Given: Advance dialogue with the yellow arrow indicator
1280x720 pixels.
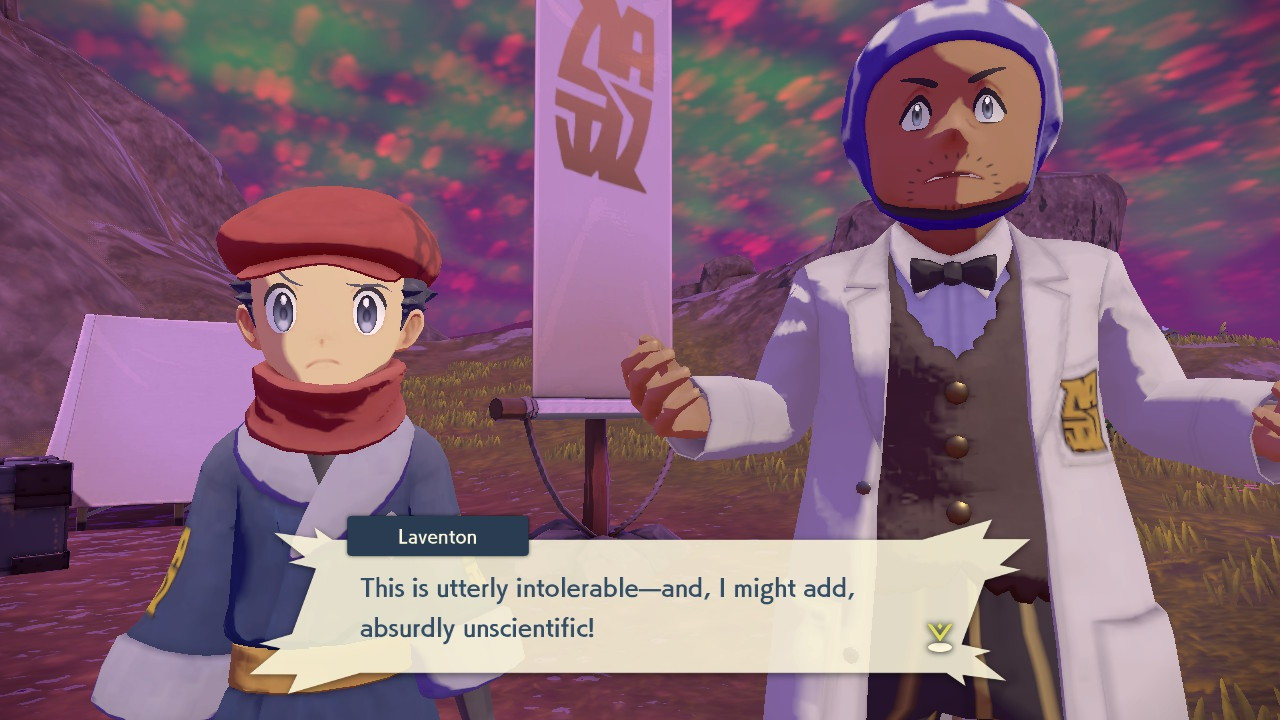Looking at the screenshot, I should (x=939, y=637).
